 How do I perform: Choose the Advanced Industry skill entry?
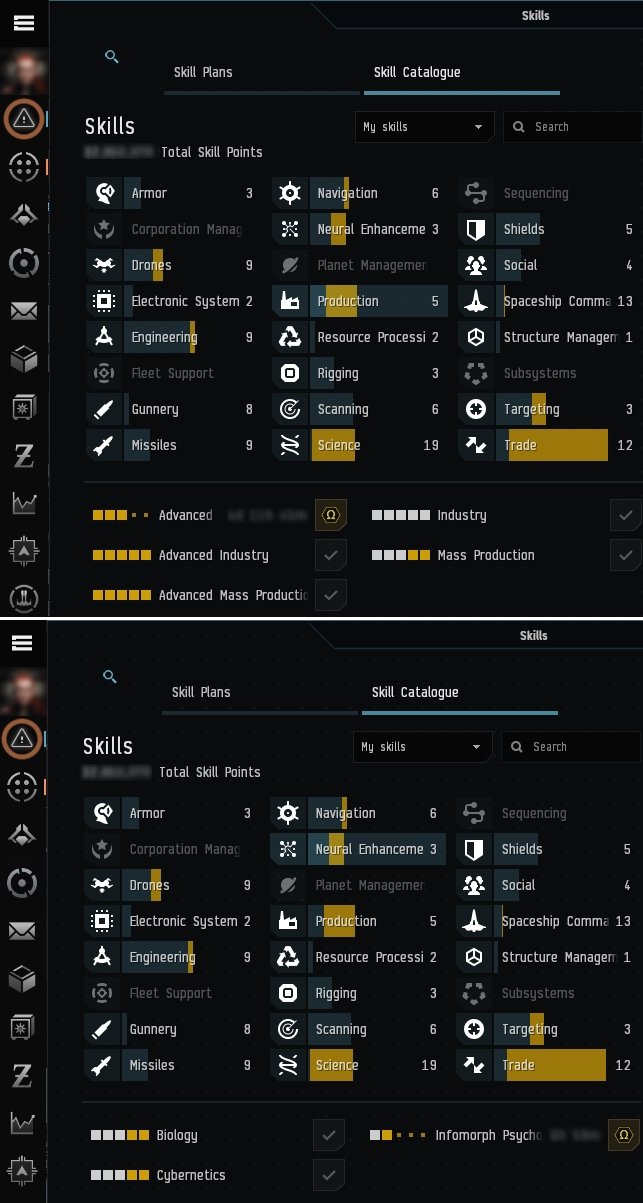[x=213, y=555]
